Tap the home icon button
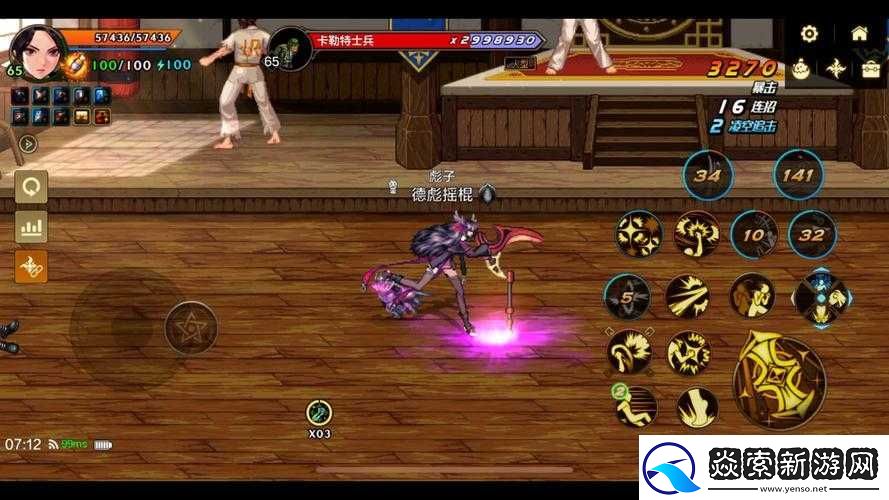This screenshot has height=500, width=889. 859,33
